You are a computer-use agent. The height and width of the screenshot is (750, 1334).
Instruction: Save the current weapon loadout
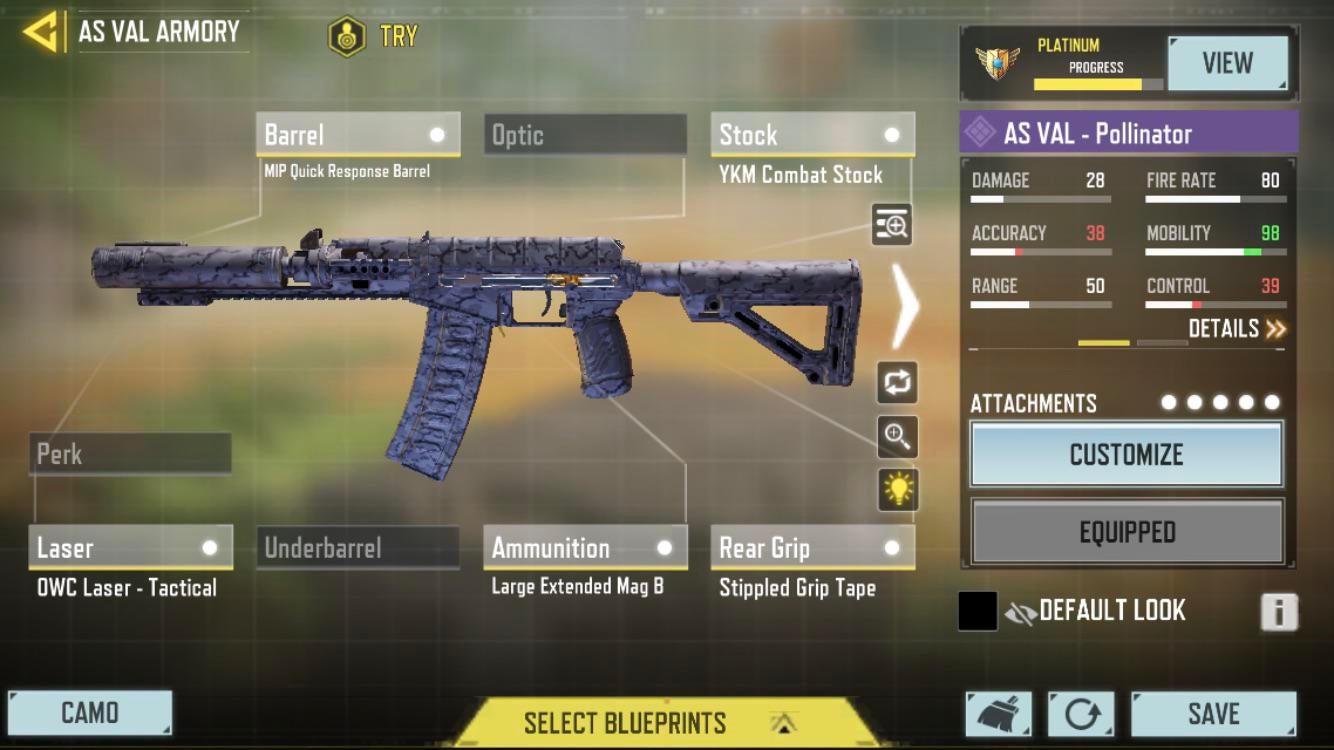pyautogui.click(x=1213, y=714)
